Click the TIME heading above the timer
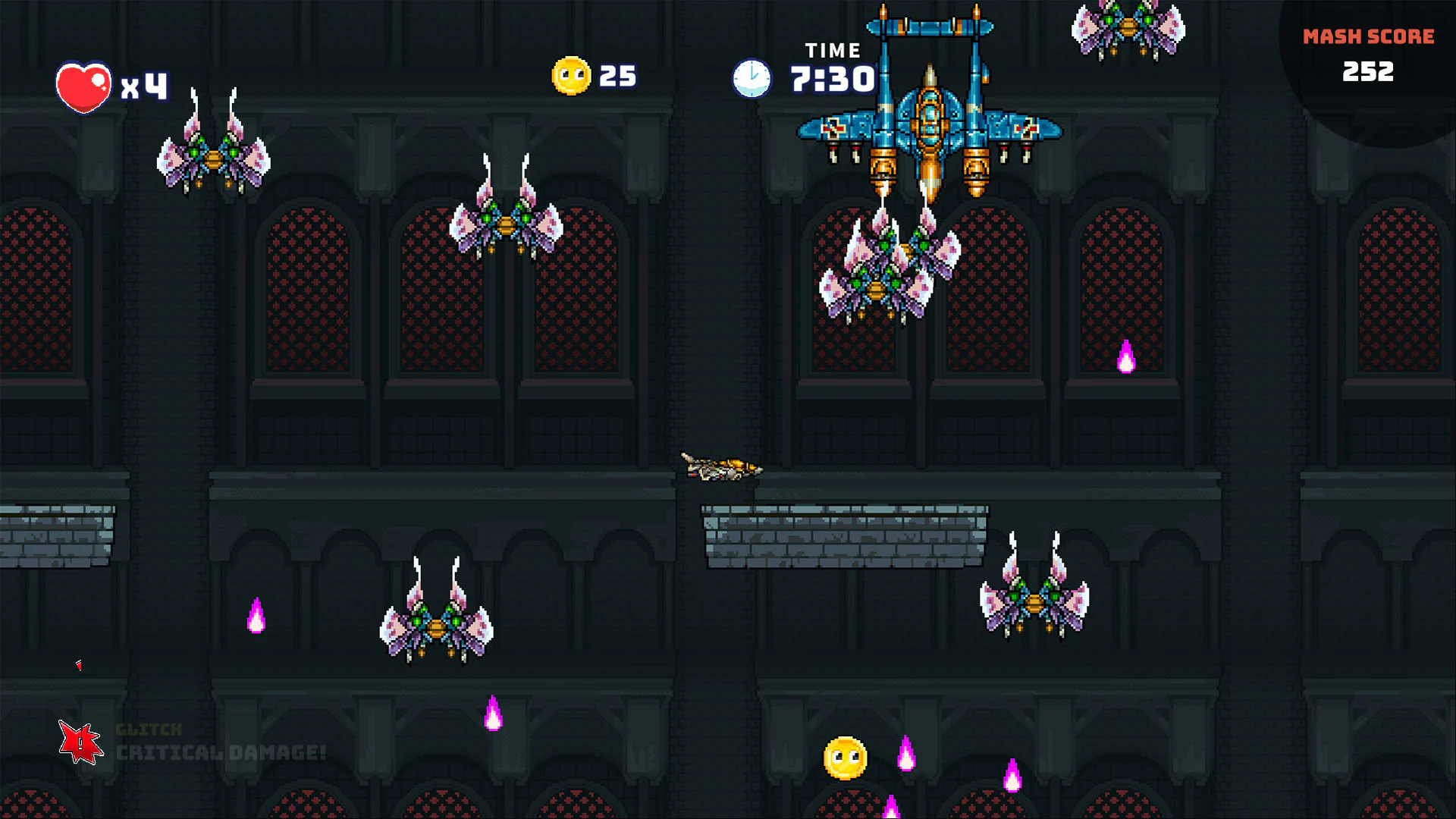Screen dimensions: 1456x819 point(832,49)
